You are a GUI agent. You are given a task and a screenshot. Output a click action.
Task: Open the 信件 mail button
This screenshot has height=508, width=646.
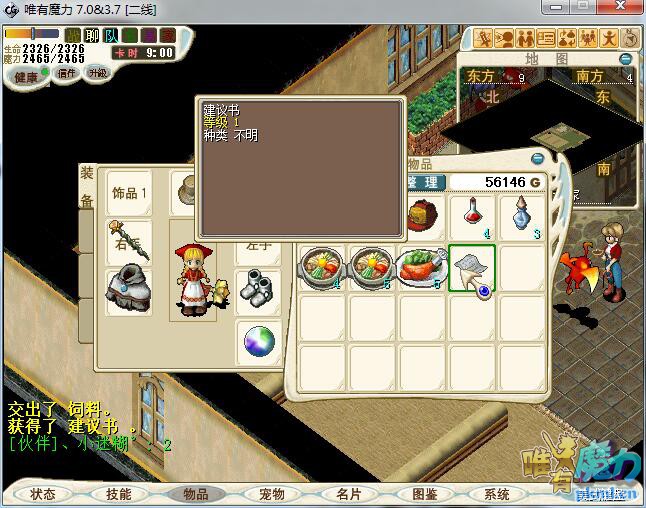68,73
